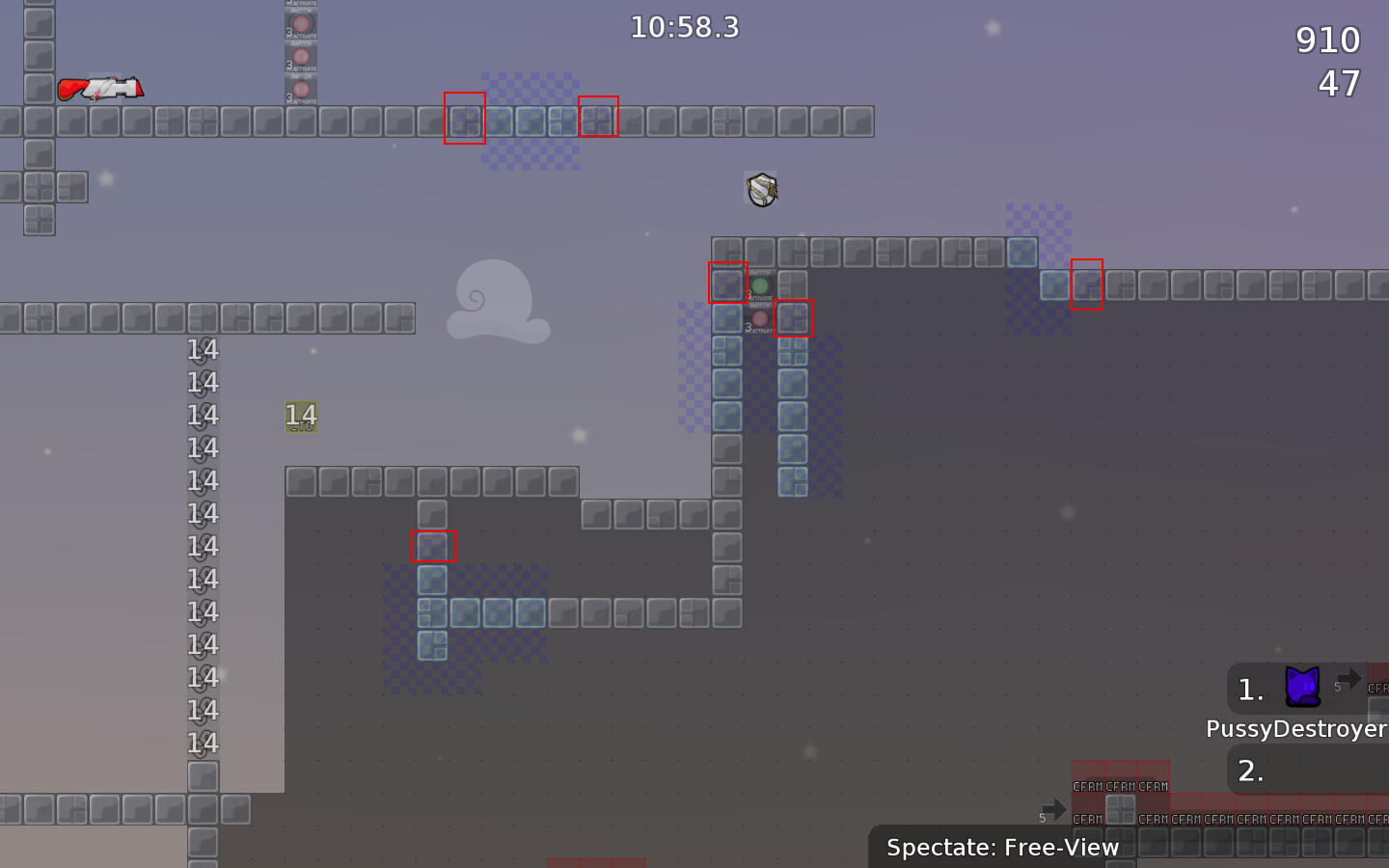Click the shield armor pickup

point(760,189)
